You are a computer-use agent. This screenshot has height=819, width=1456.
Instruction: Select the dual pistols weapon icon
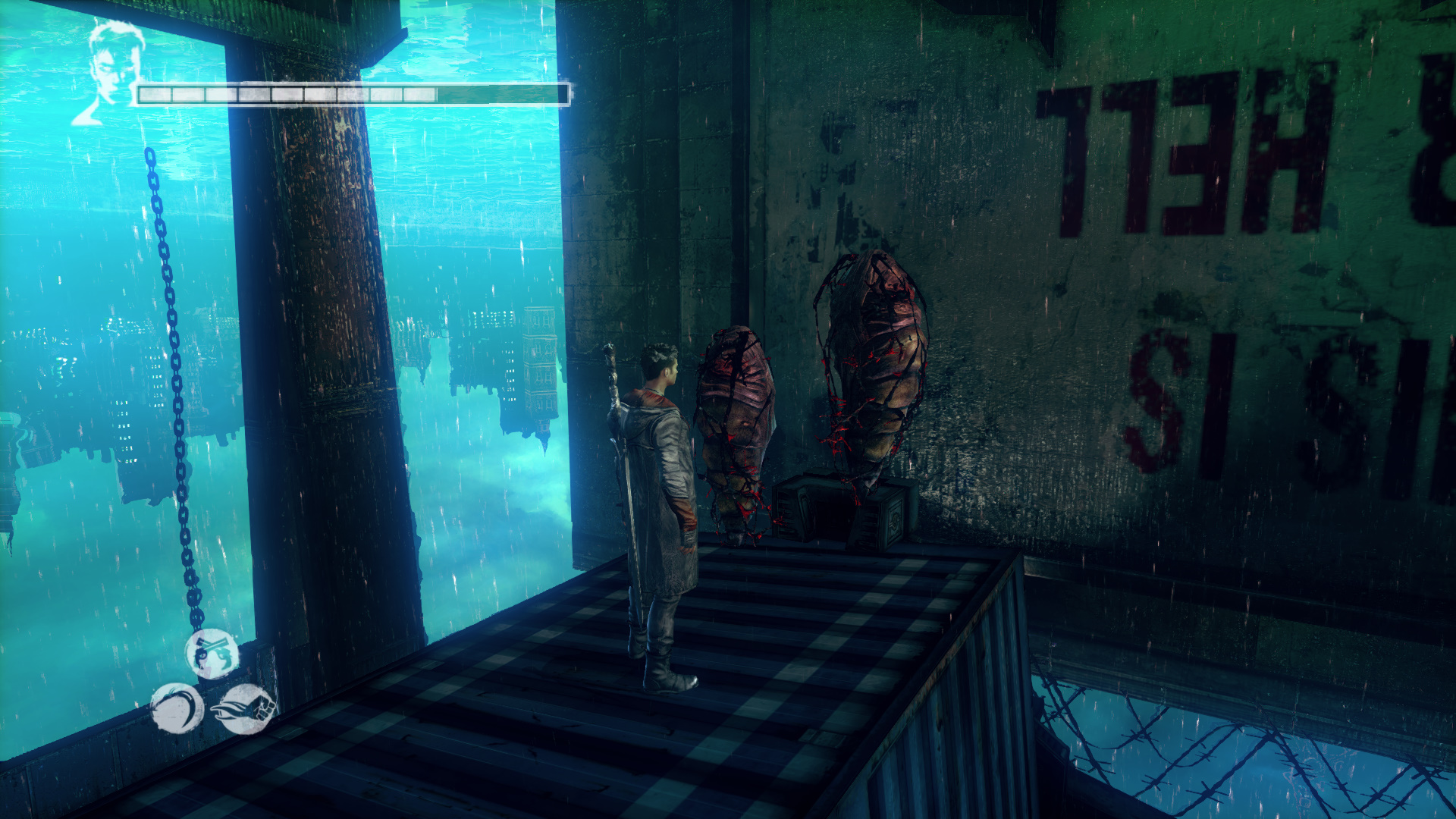pos(212,654)
